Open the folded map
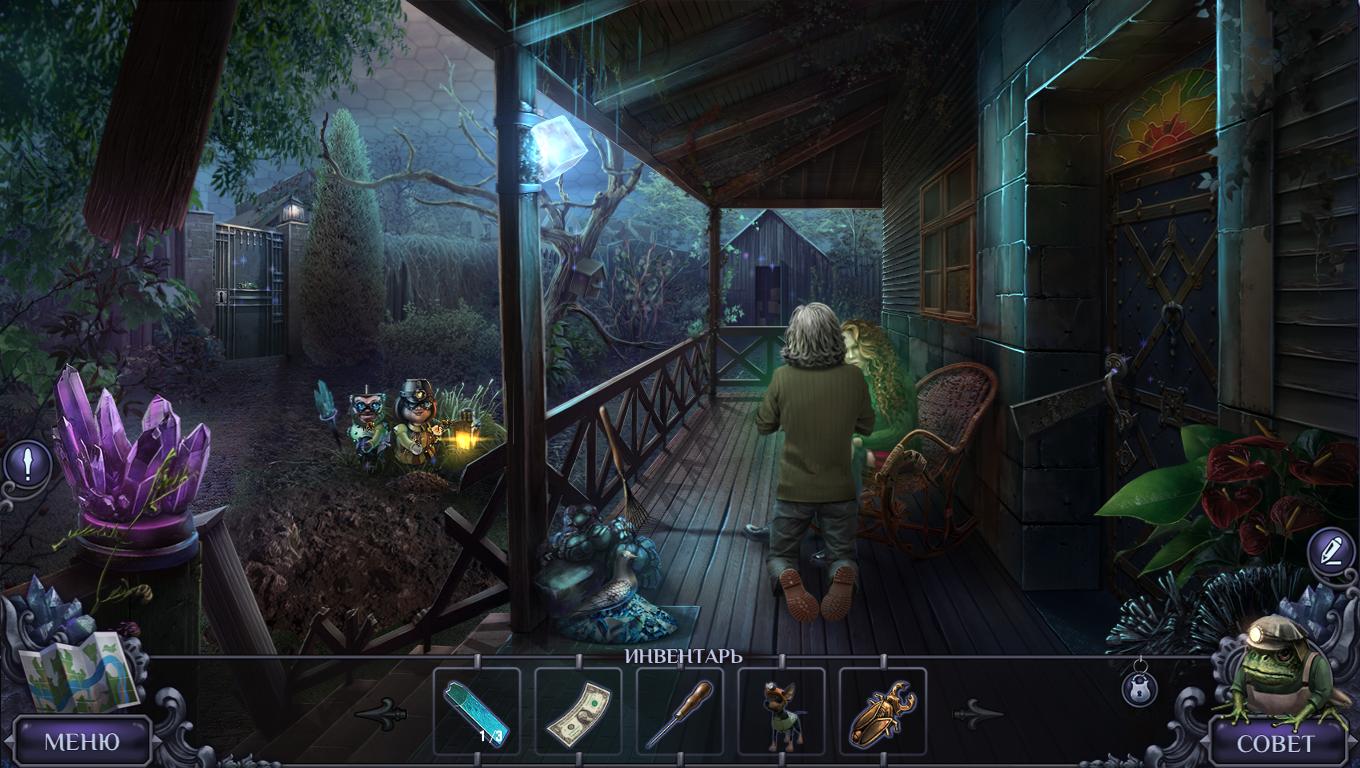The width and height of the screenshot is (1360, 768). point(76,670)
